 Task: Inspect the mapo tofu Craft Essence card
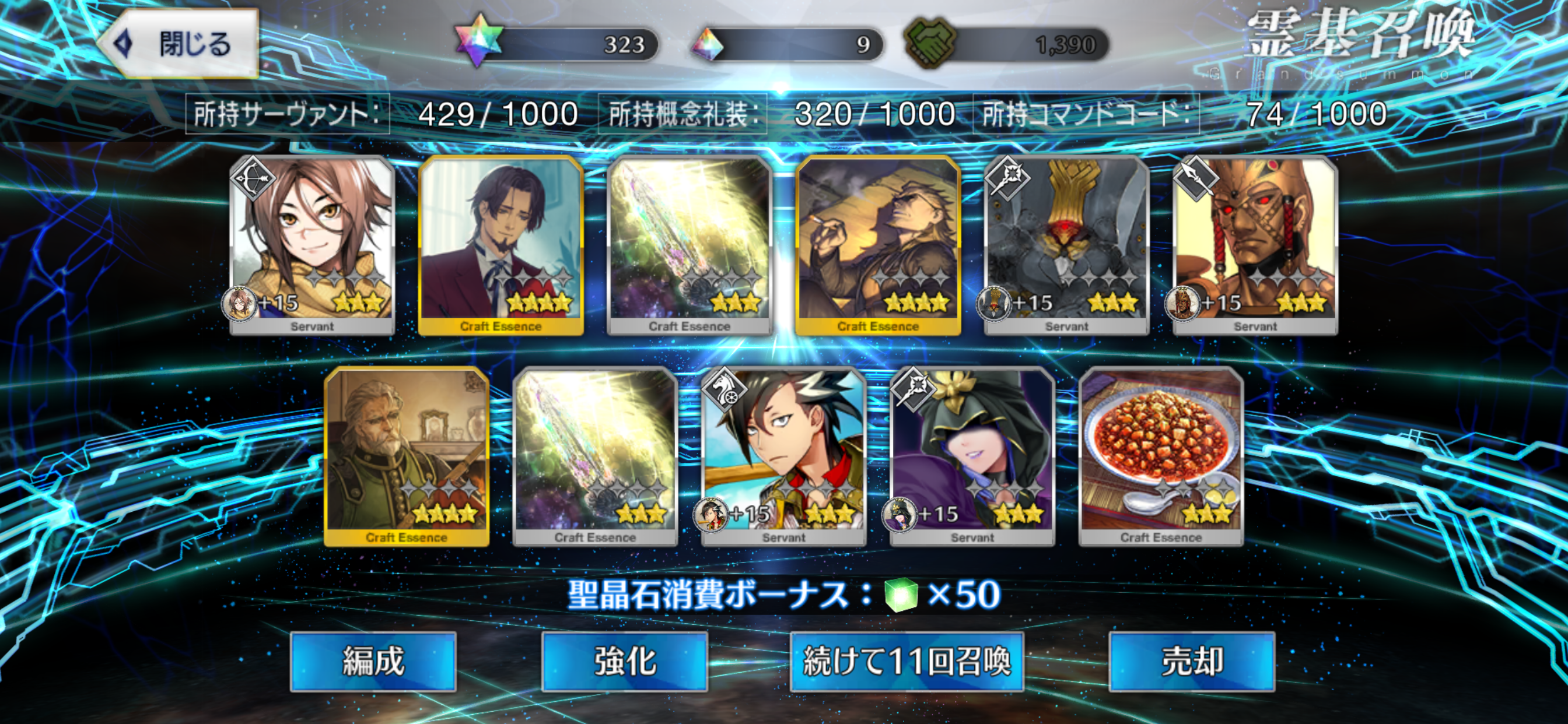click(x=1161, y=455)
